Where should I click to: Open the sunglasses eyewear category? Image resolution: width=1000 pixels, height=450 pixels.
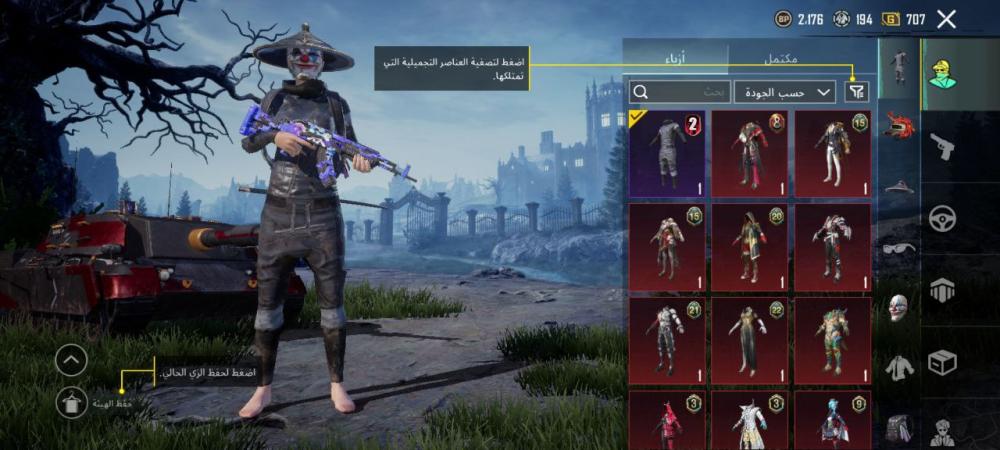pyautogui.click(x=900, y=247)
